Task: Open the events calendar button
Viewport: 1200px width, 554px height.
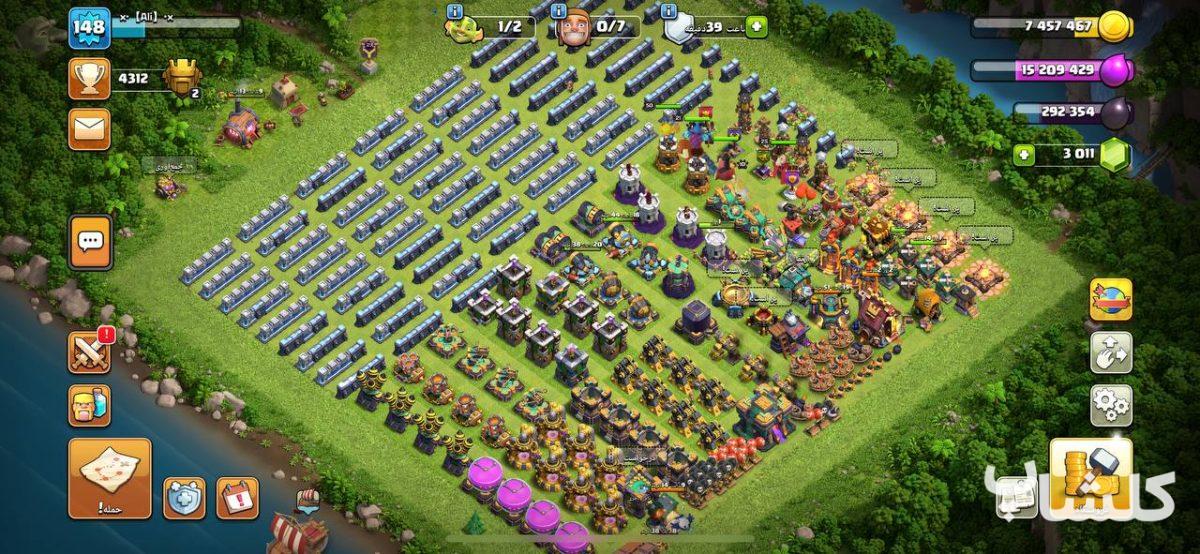Action: click(x=237, y=498)
